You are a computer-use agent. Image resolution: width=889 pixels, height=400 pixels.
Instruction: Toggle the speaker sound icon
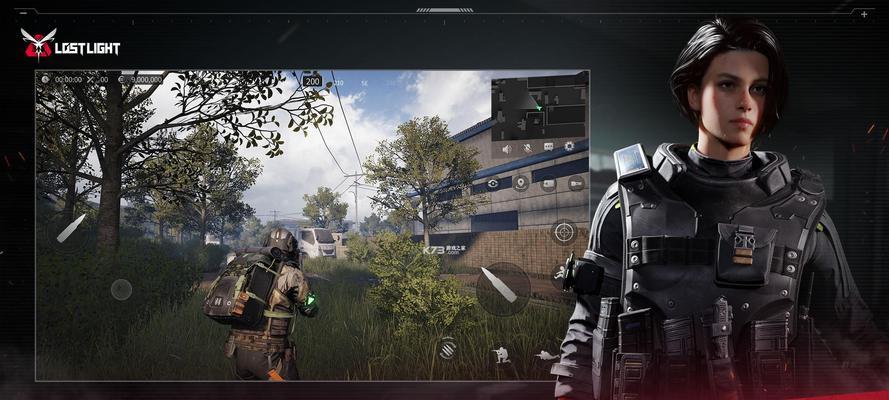pyautogui.click(x=506, y=148)
